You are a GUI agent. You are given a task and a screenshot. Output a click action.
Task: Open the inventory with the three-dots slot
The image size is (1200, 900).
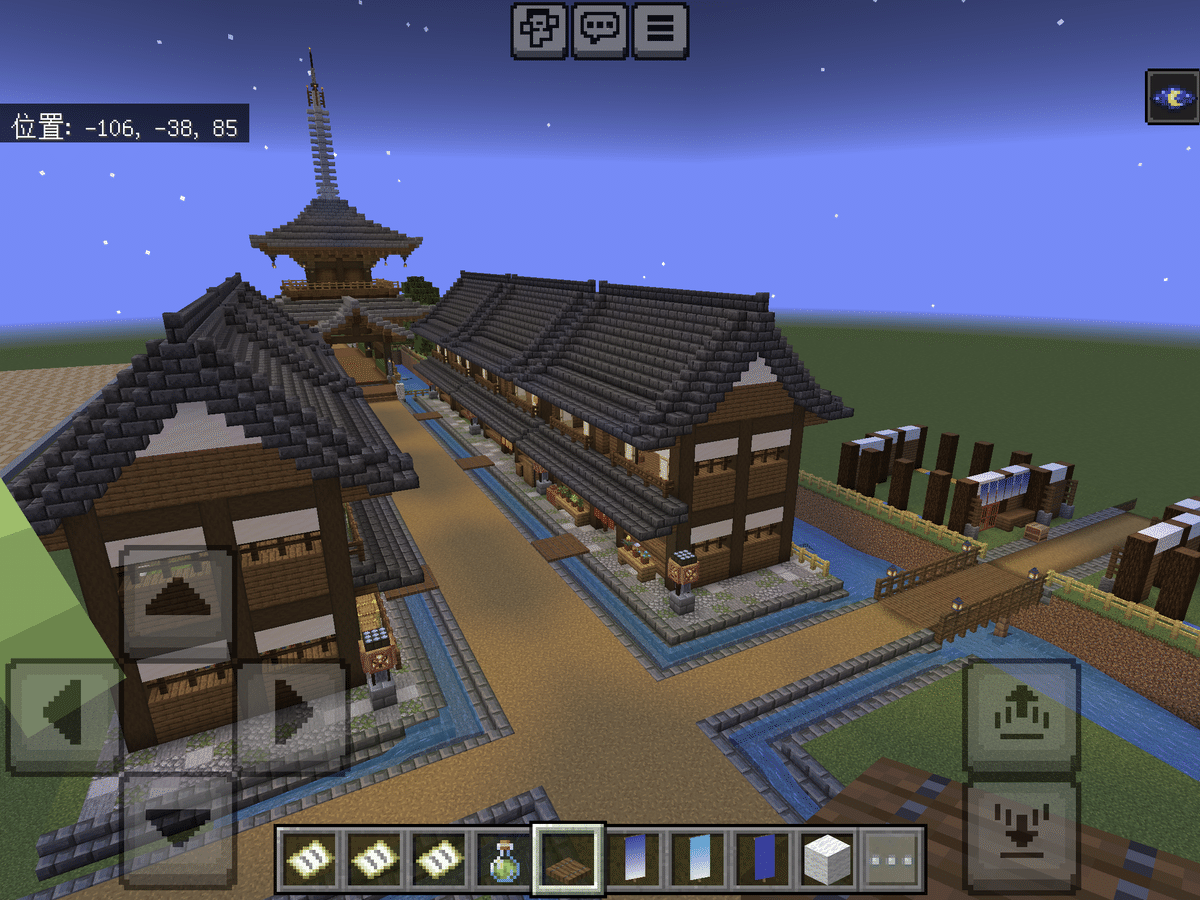tap(891, 859)
